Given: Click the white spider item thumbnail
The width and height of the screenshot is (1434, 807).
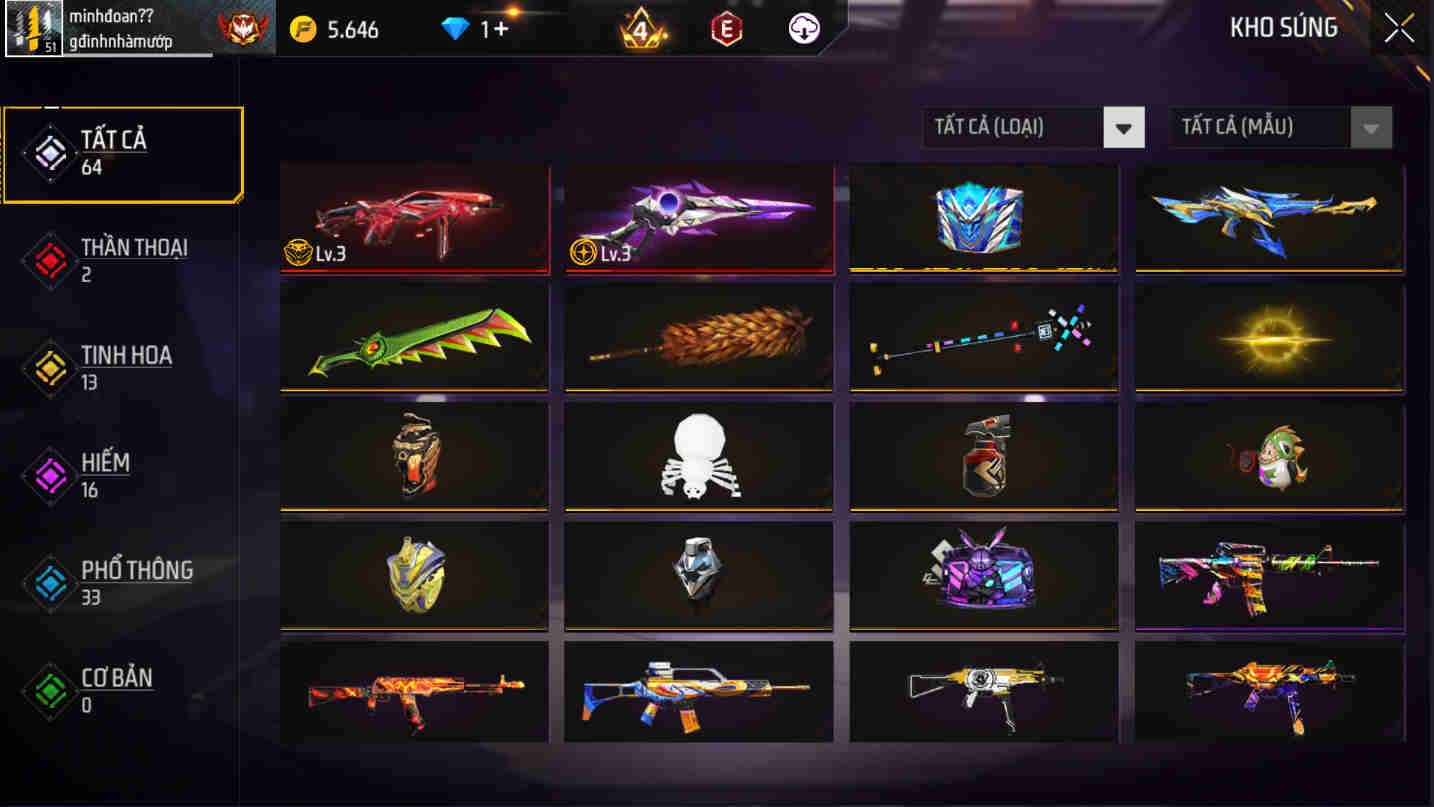Looking at the screenshot, I should [698, 455].
